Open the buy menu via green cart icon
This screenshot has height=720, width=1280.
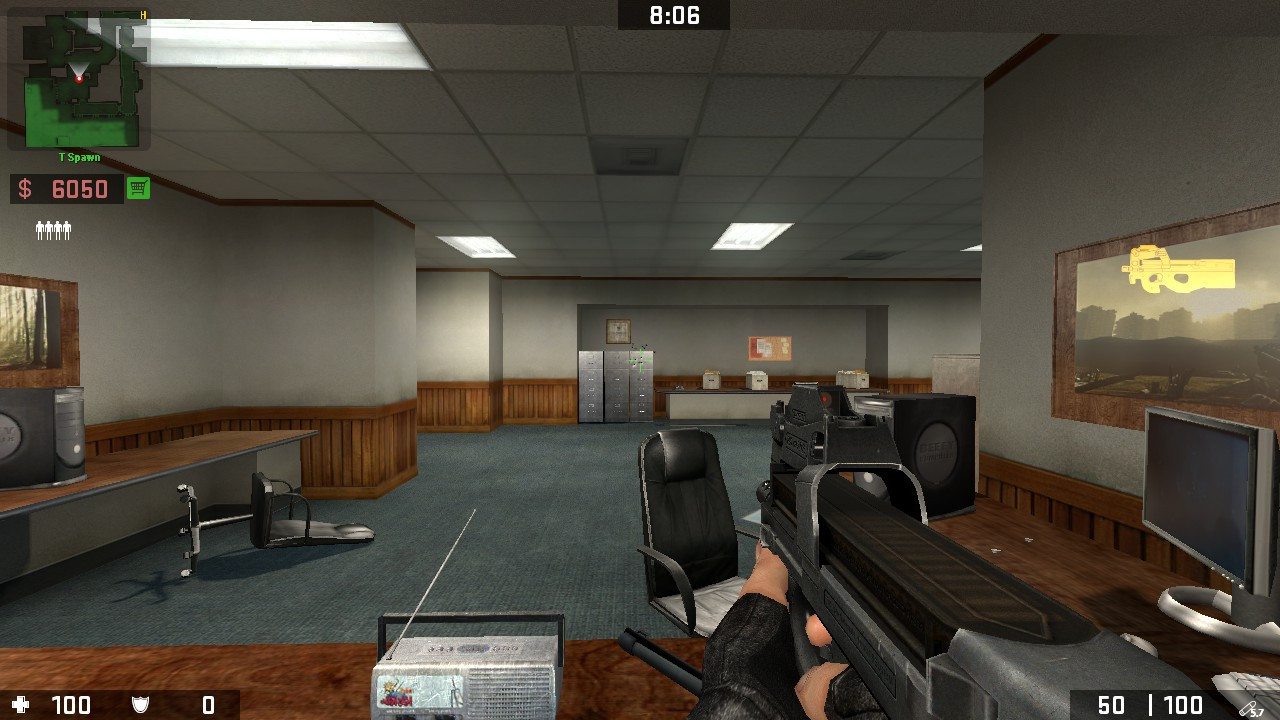pyautogui.click(x=138, y=187)
